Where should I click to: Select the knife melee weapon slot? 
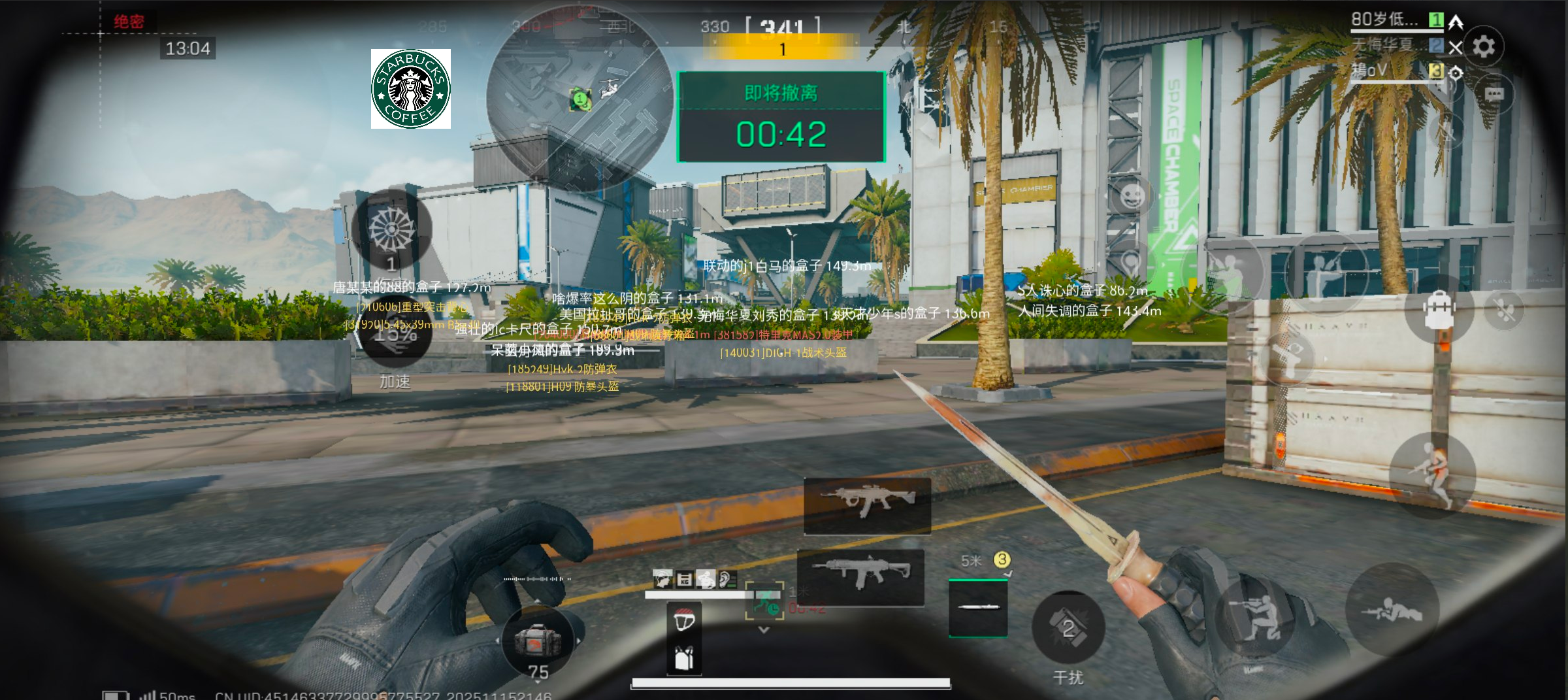pyautogui.click(x=977, y=607)
